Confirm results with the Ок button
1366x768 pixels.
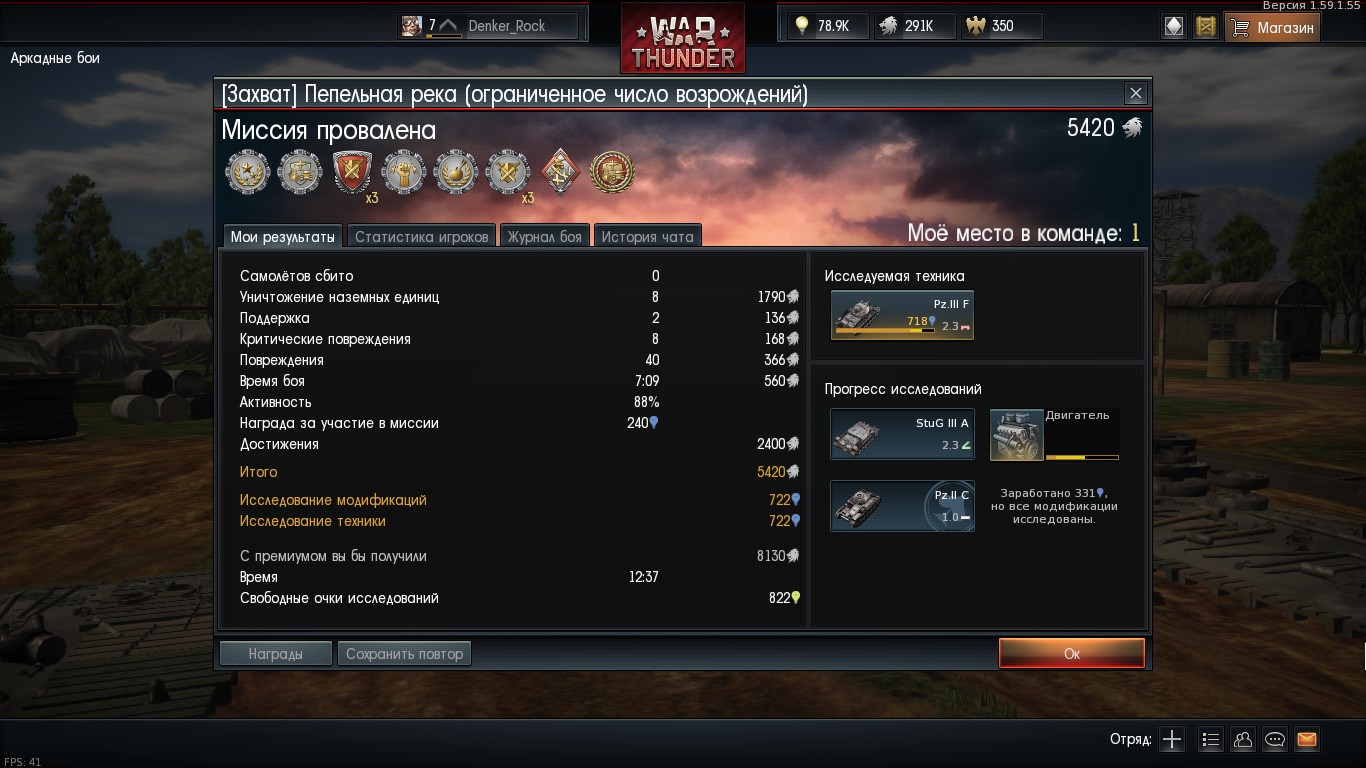coord(1071,653)
